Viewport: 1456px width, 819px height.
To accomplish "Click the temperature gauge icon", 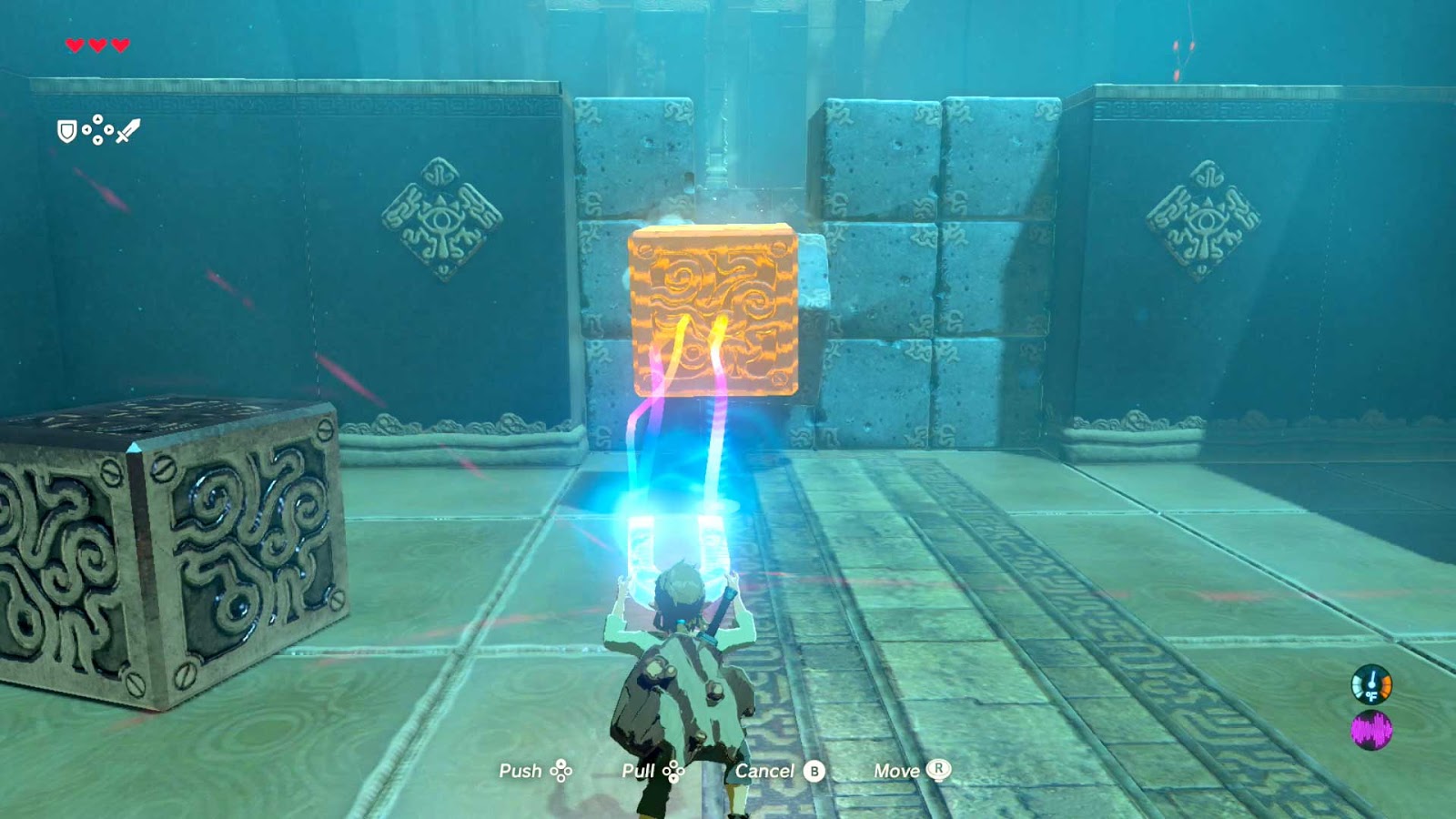I will click(1371, 684).
